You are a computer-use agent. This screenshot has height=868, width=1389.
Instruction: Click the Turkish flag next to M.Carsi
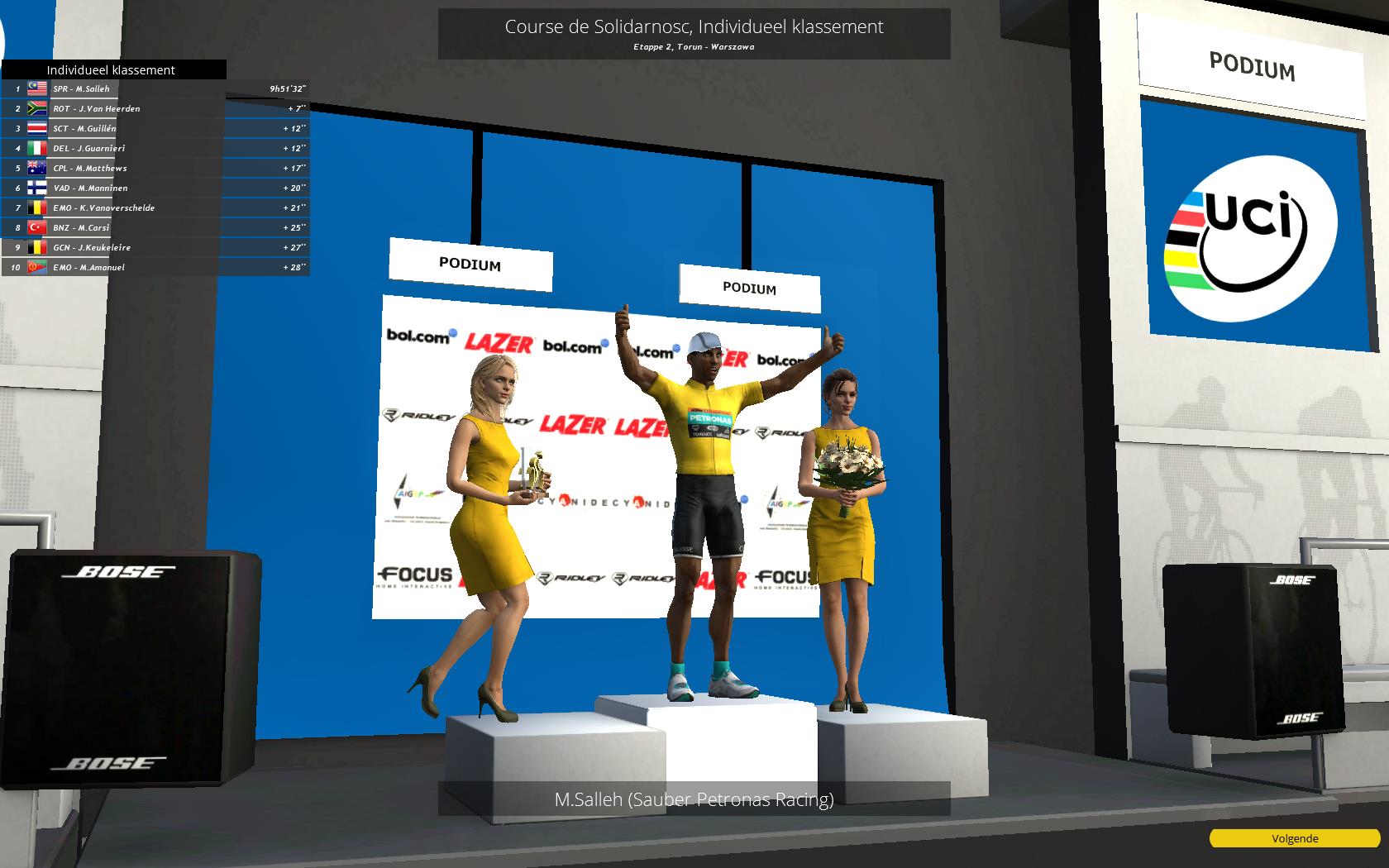pyautogui.click(x=37, y=227)
